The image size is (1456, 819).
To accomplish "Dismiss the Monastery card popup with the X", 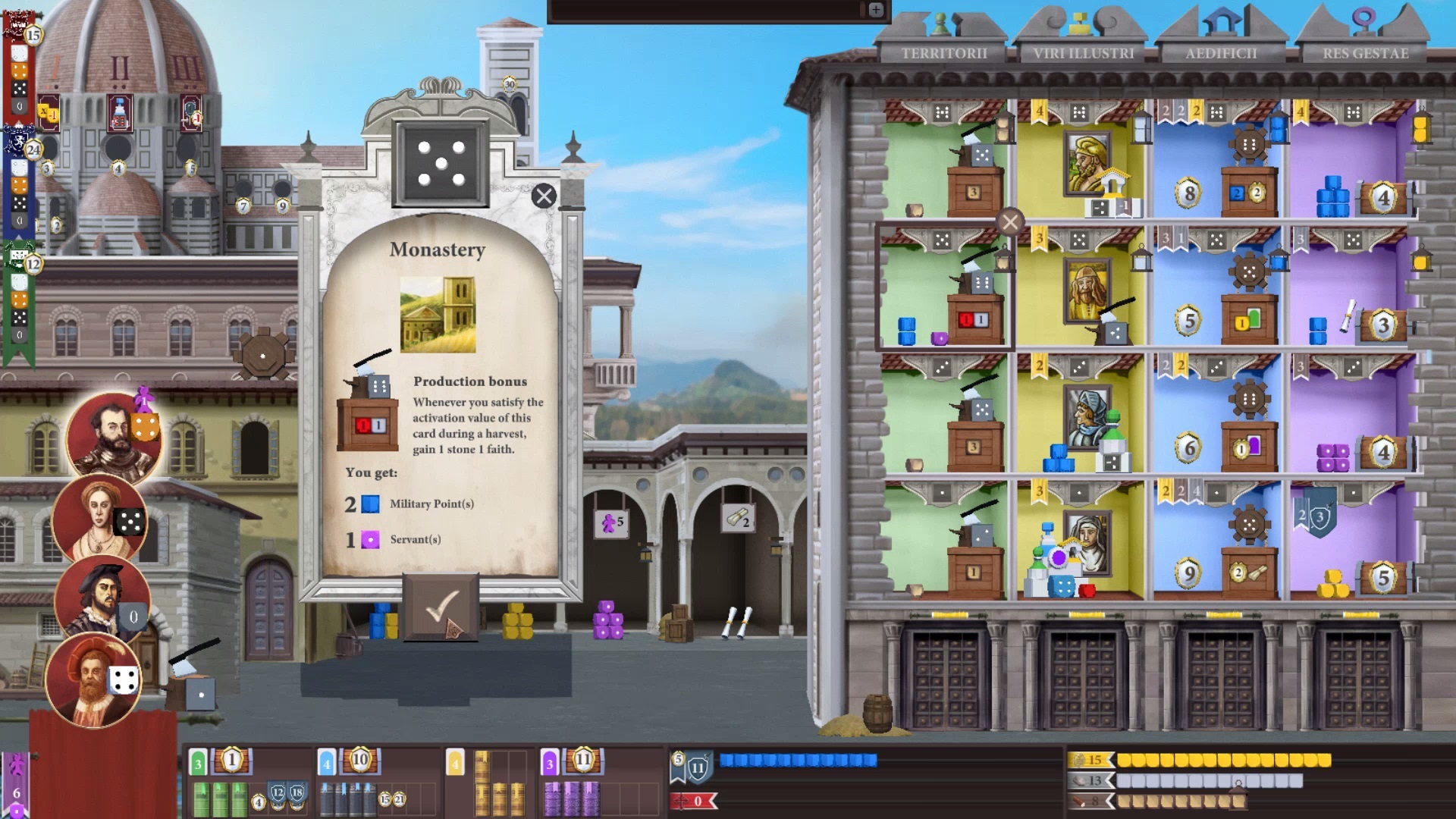I will (543, 196).
